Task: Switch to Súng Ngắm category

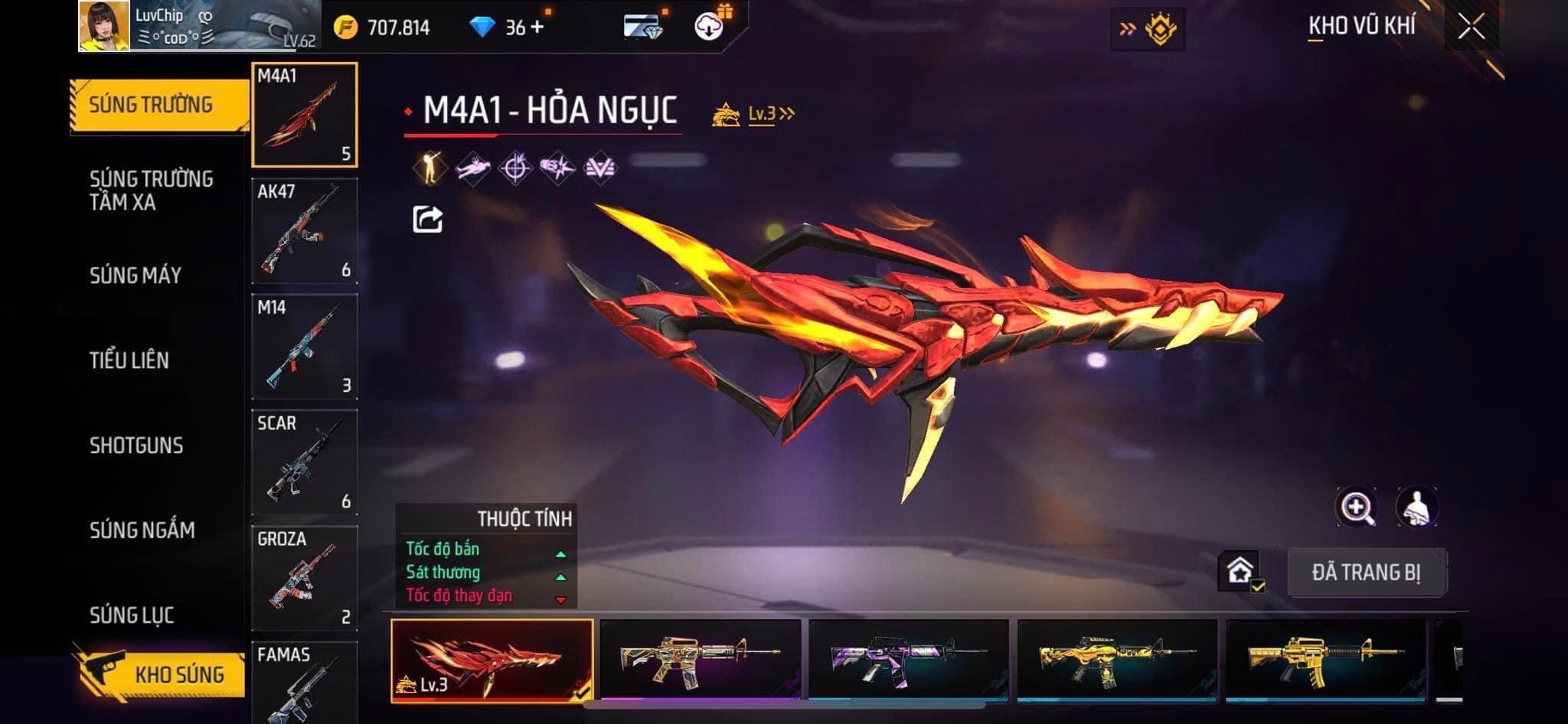Action: [x=142, y=530]
